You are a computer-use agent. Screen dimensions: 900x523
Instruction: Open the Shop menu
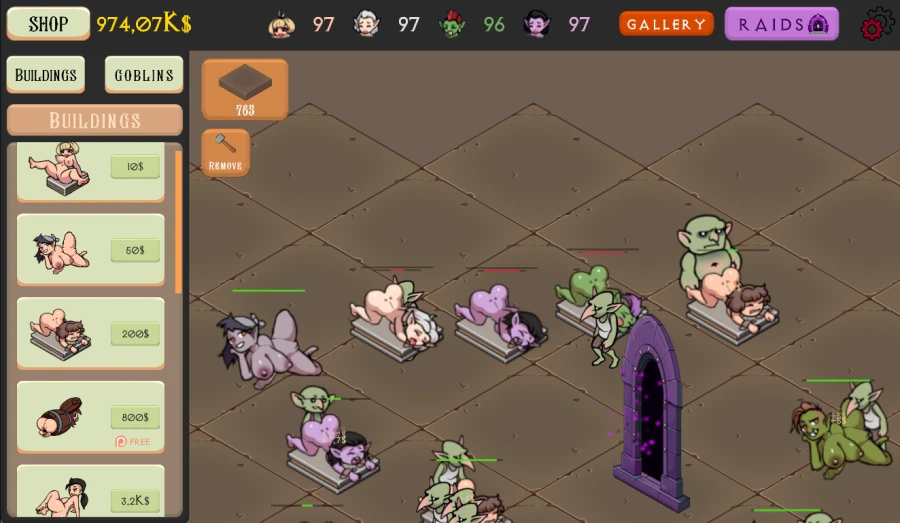click(48, 24)
